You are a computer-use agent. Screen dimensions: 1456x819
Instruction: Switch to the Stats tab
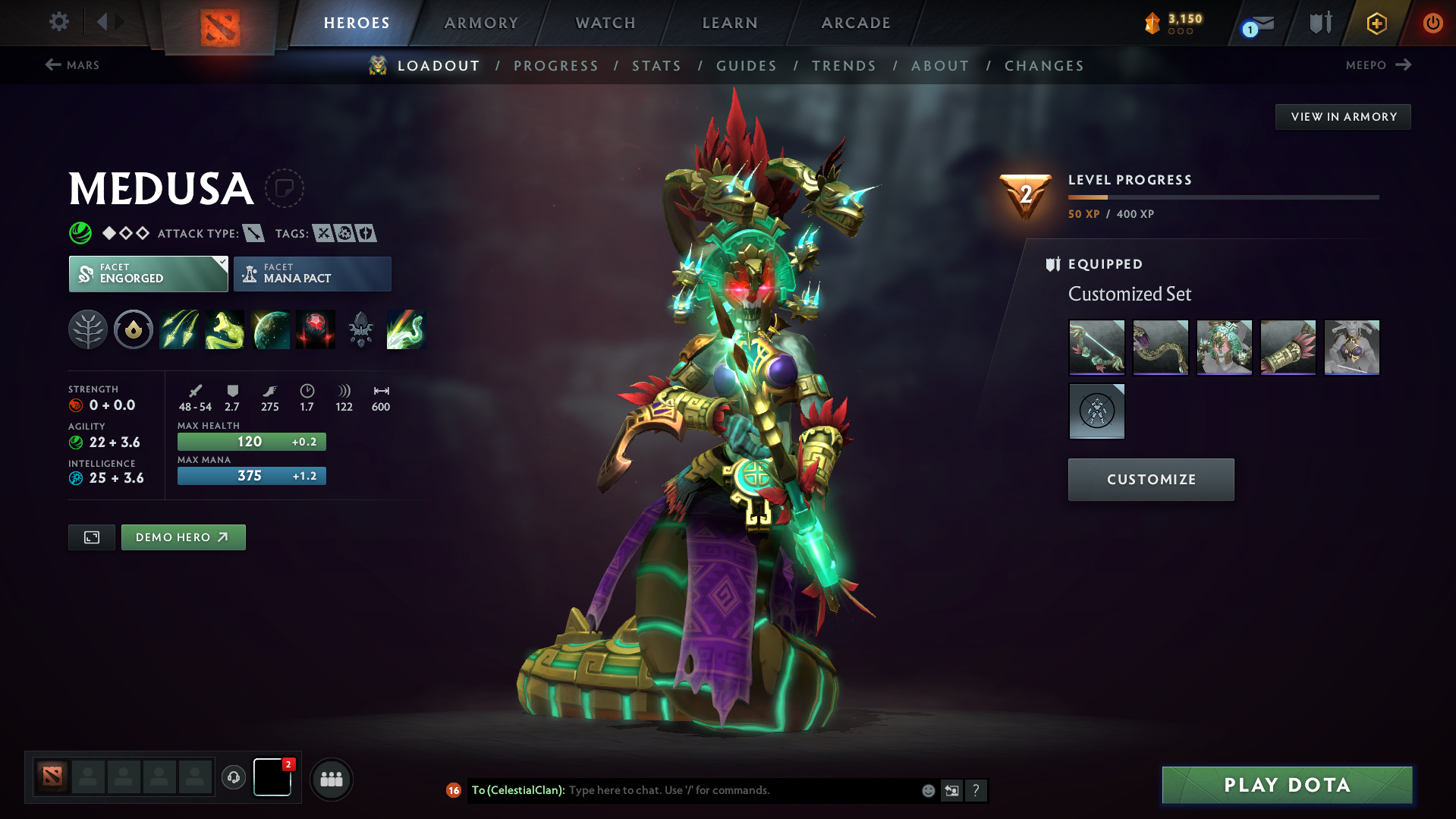pyautogui.click(x=656, y=65)
